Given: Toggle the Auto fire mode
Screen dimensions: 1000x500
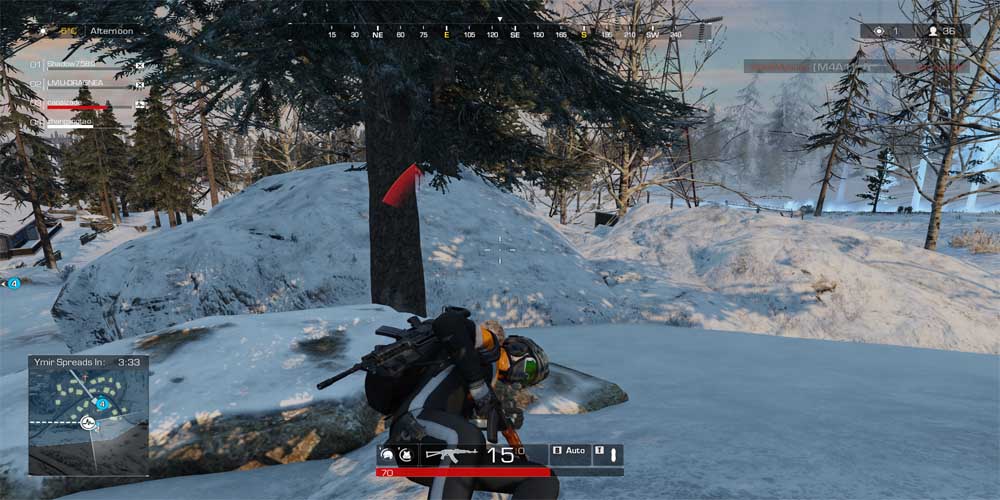Looking at the screenshot, I should click(569, 452).
